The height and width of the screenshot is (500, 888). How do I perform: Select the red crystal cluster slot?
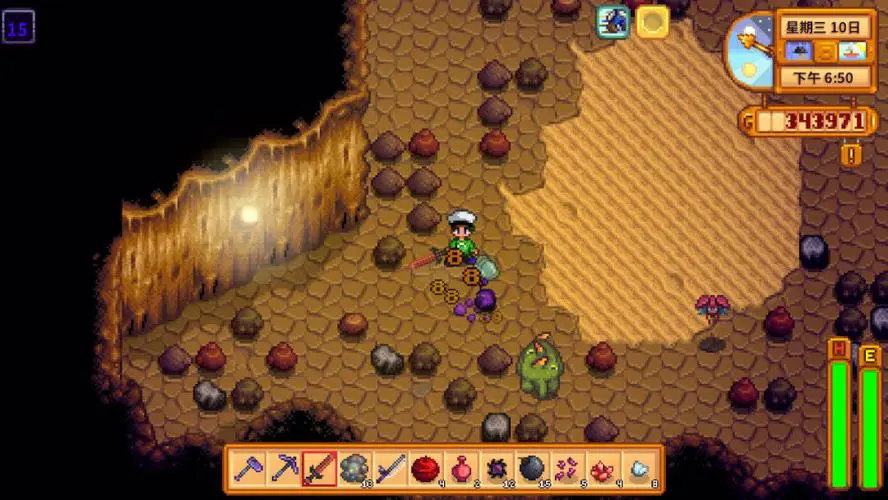pos(603,468)
